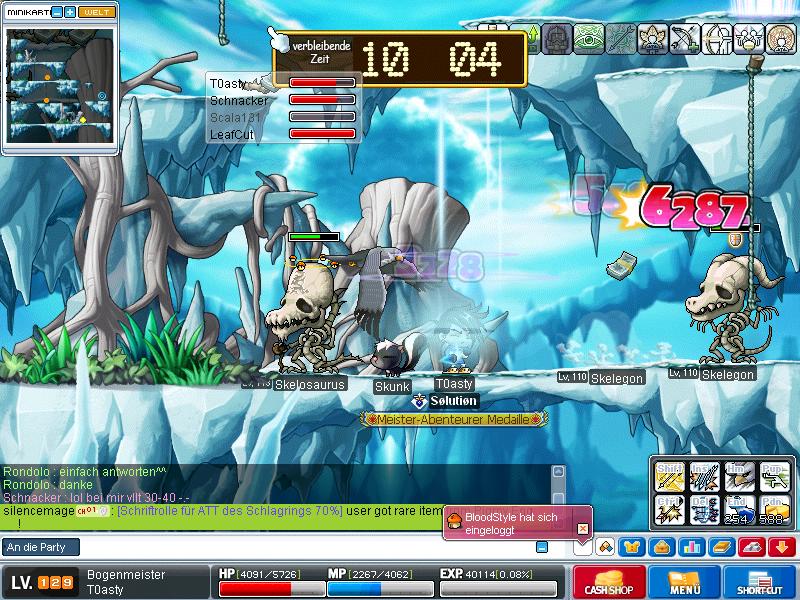This screenshot has height=600, width=800.
Task: Open the main Menu button
Action: pos(685,583)
